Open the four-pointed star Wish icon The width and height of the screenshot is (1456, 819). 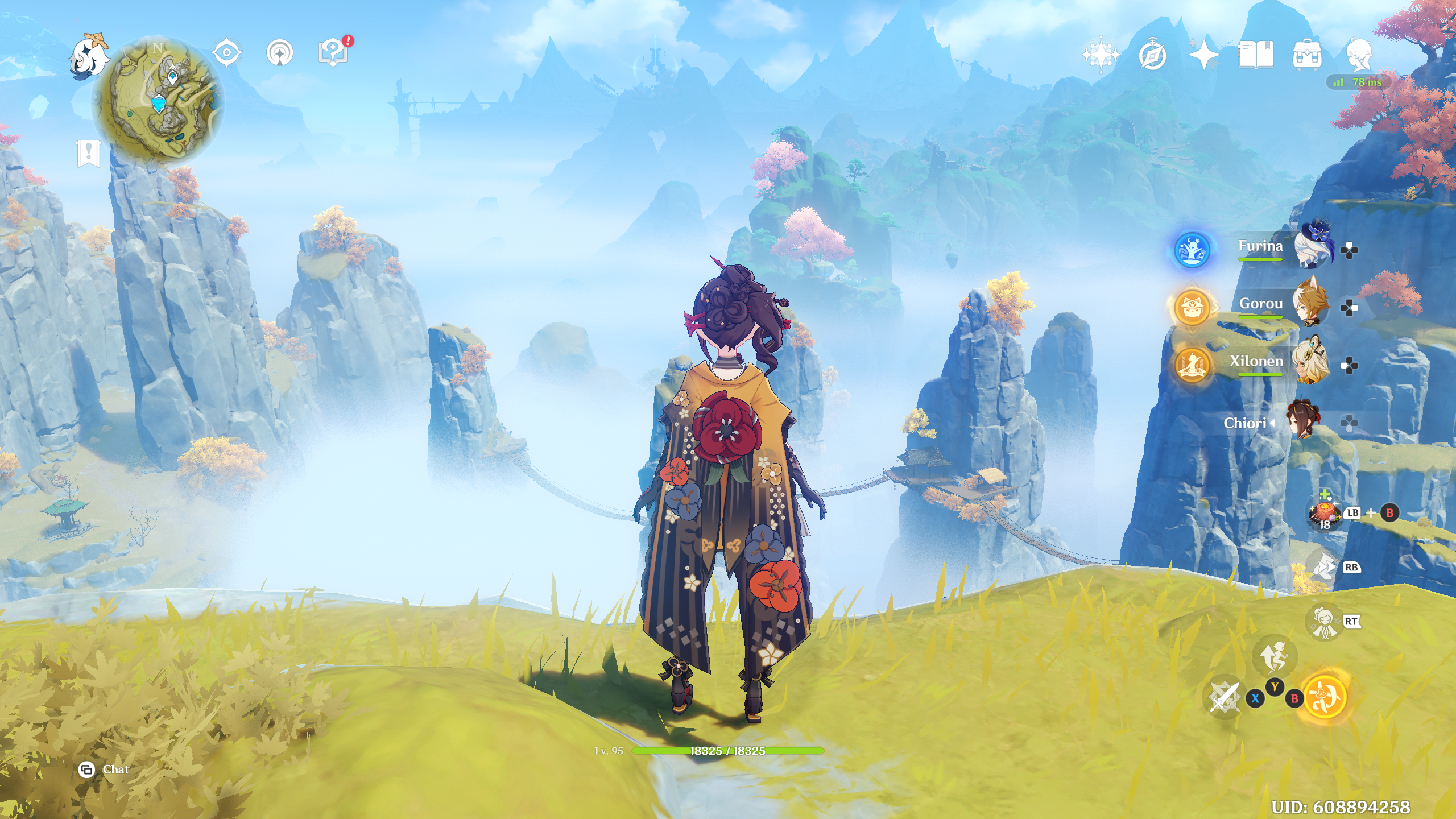[x=1203, y=55]
